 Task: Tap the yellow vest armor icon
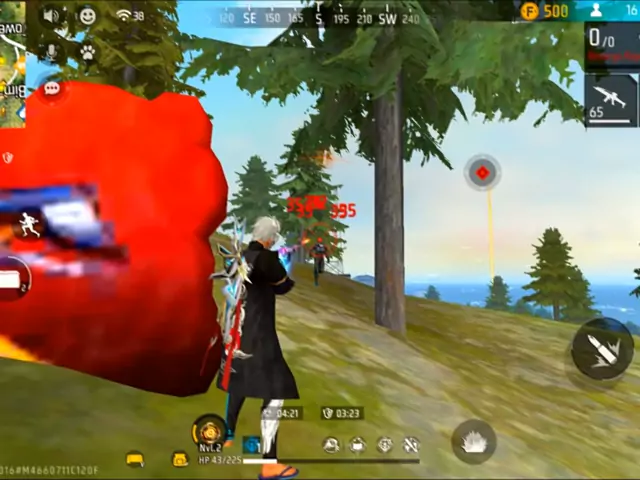[x=134, y=459]
